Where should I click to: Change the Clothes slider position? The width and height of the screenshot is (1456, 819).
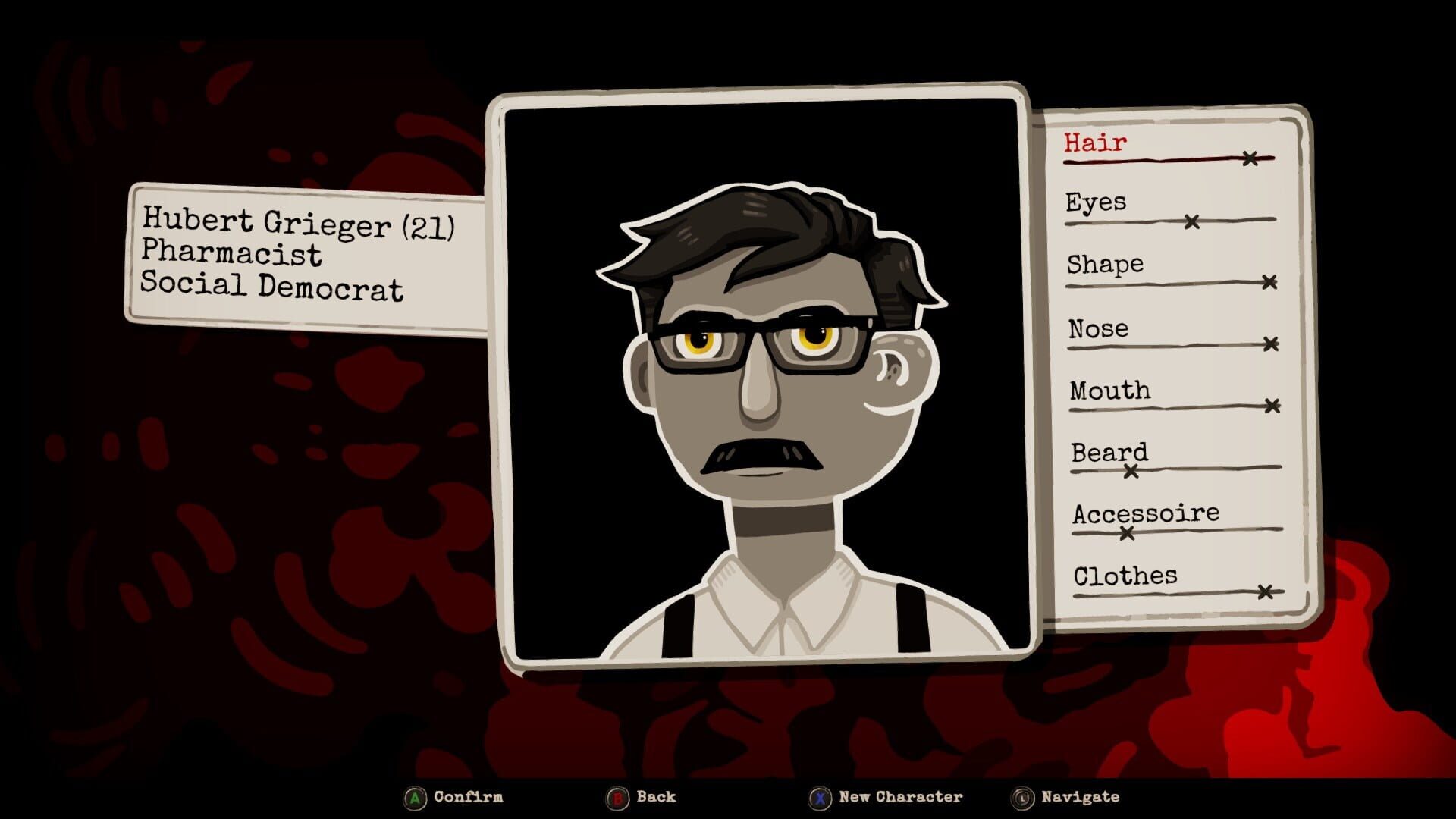point(1265,591)
